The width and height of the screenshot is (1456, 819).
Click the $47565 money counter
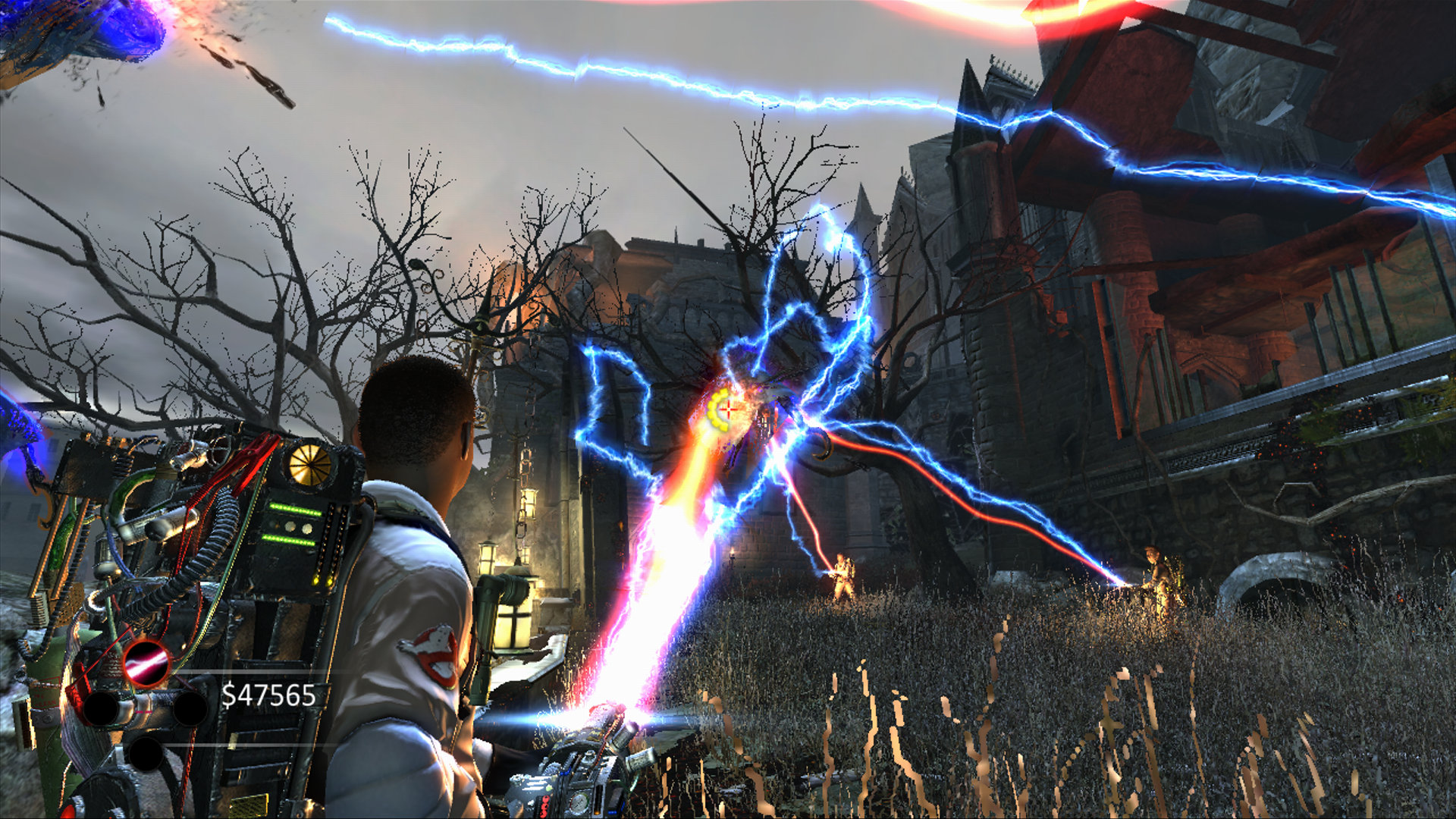pyautogui.click(x=270, y=695)
